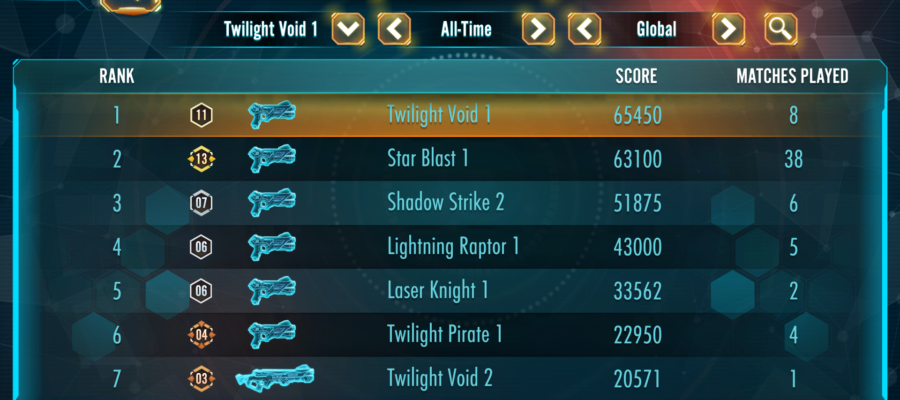Switch to previous scope before Global
Viewport: 900px width, 400px height.
click(585, 29)
